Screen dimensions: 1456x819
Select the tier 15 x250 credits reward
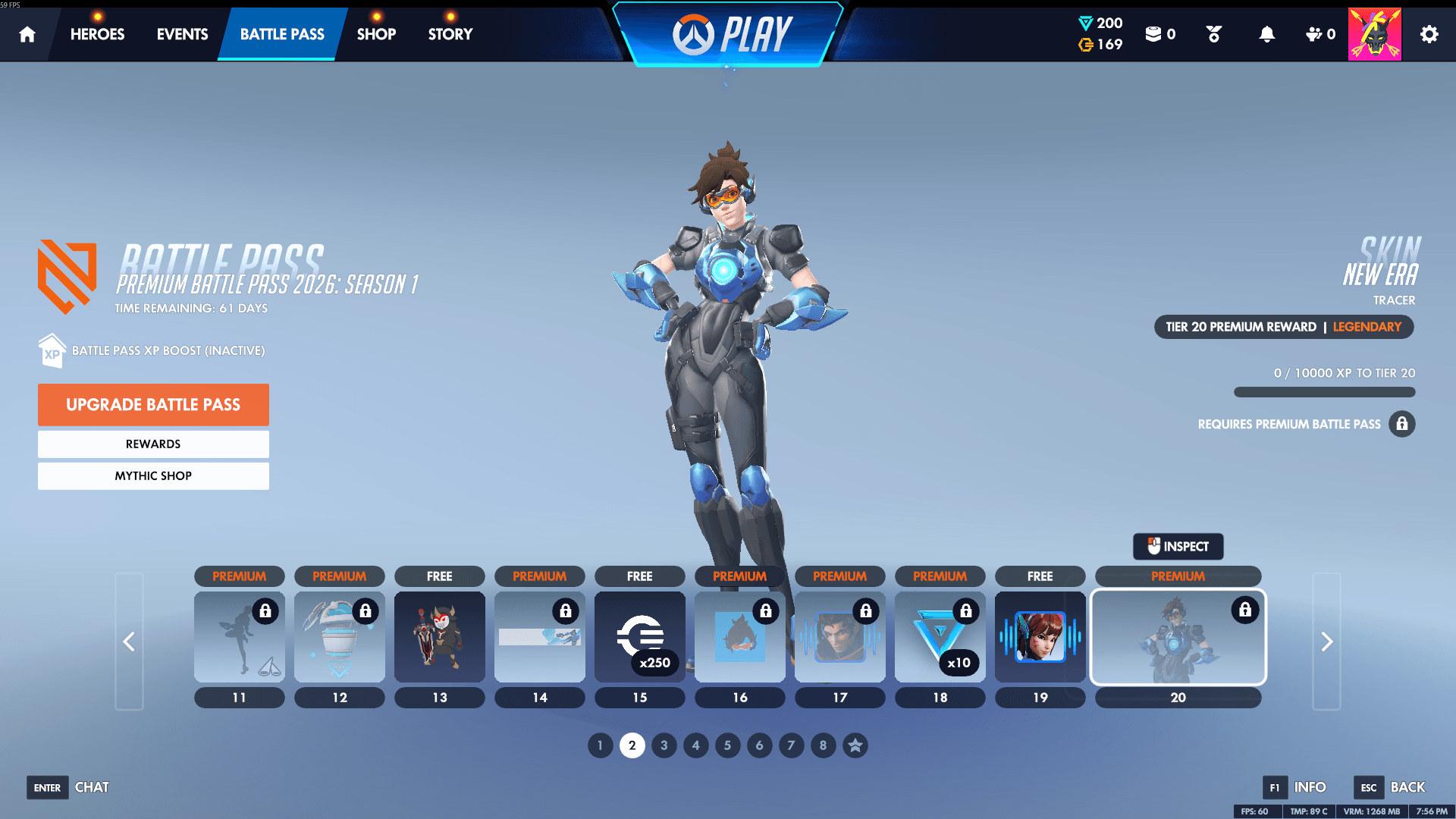(639, 637)
